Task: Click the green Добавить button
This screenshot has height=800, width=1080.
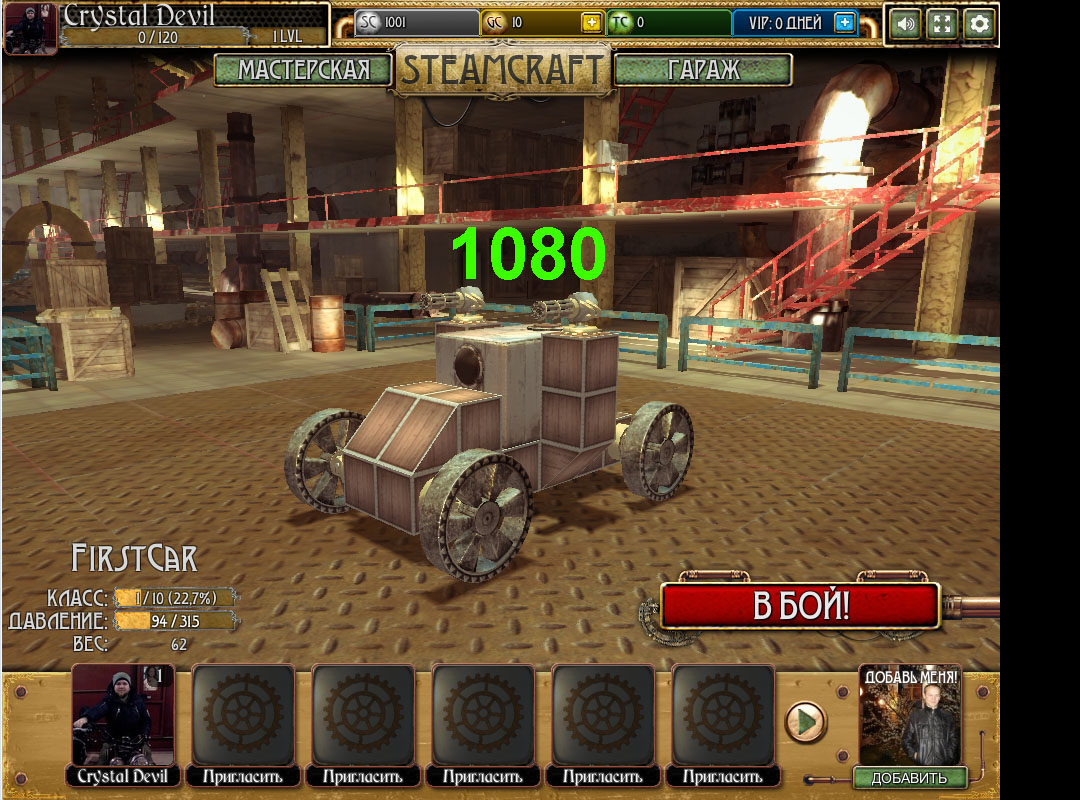Action: click(909, 778)
